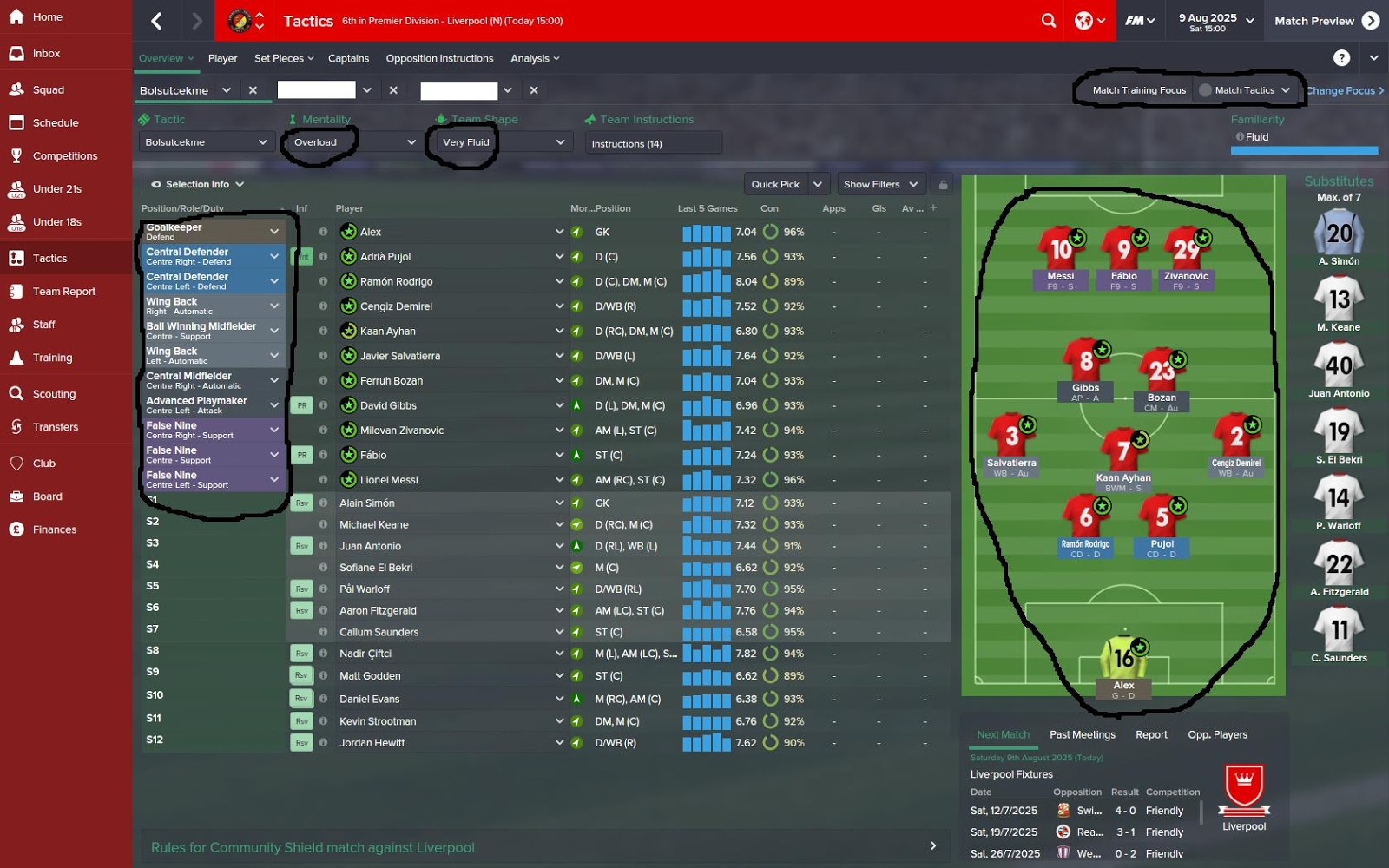This screenshot has width=1389, height=868.
Task: Click the Fluid familiarity progress bar
Action: click(1304, 149)
